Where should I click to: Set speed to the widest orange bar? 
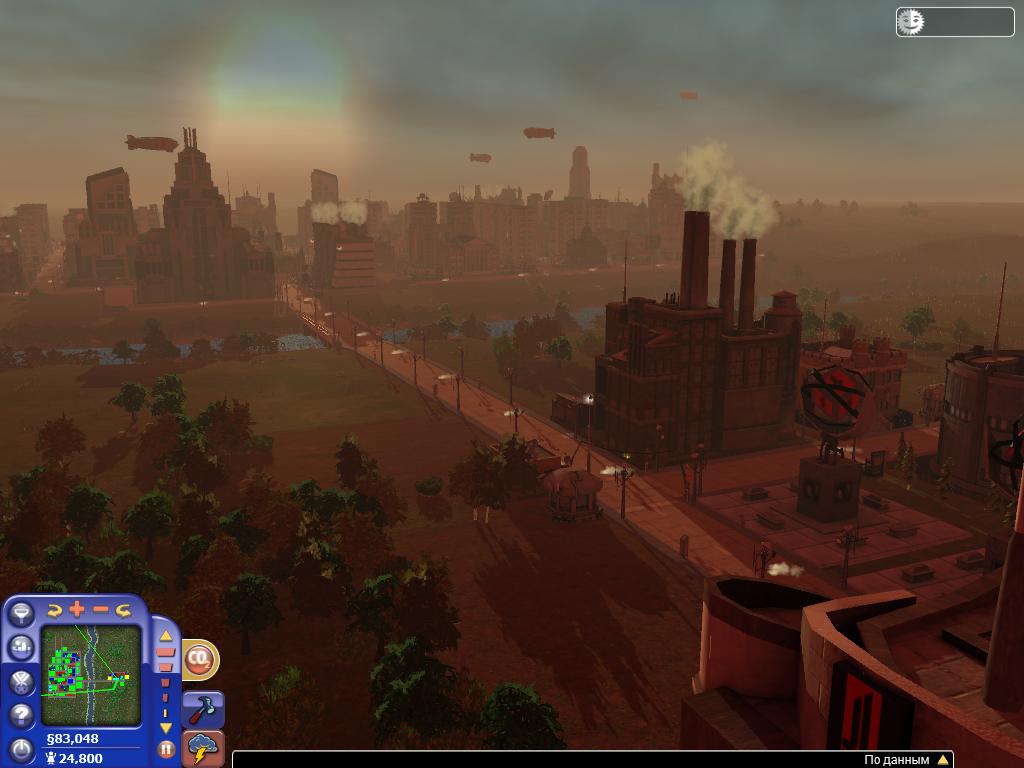pos(166,652)
